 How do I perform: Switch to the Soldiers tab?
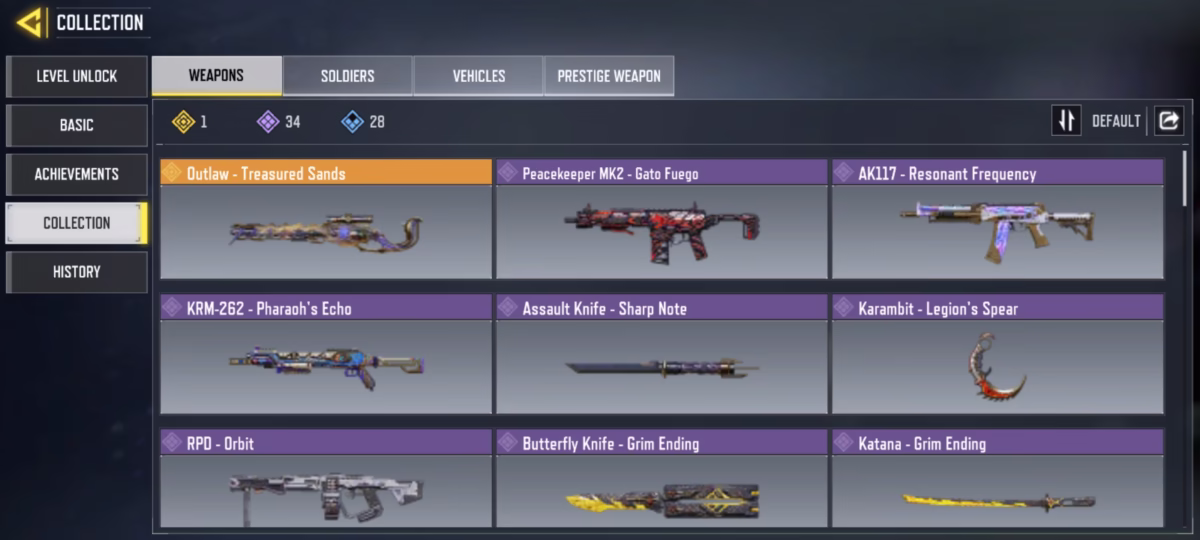(347, 76)
